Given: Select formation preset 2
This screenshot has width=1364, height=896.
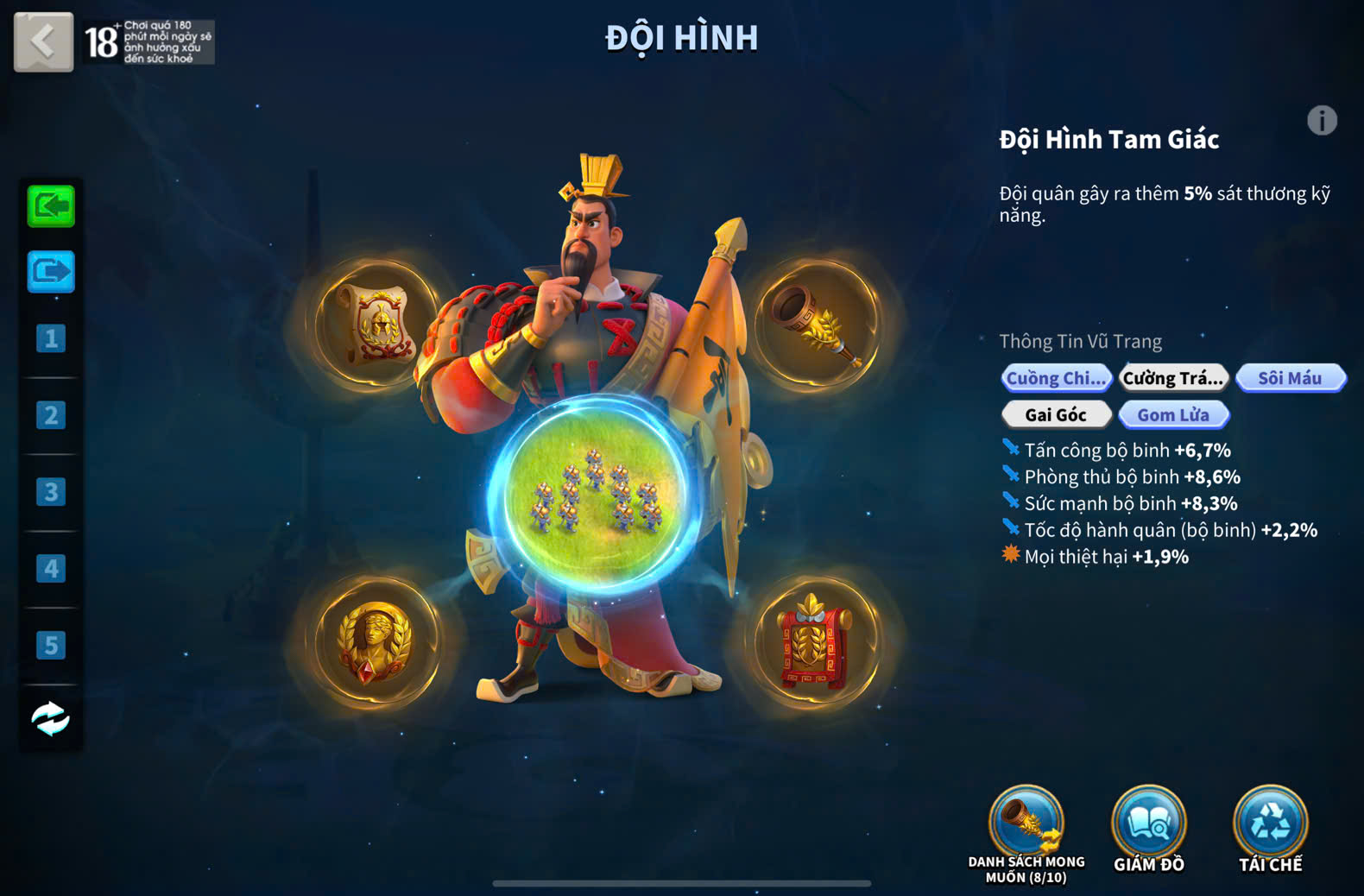Looking at the screenshot, I should coord(51,415).
